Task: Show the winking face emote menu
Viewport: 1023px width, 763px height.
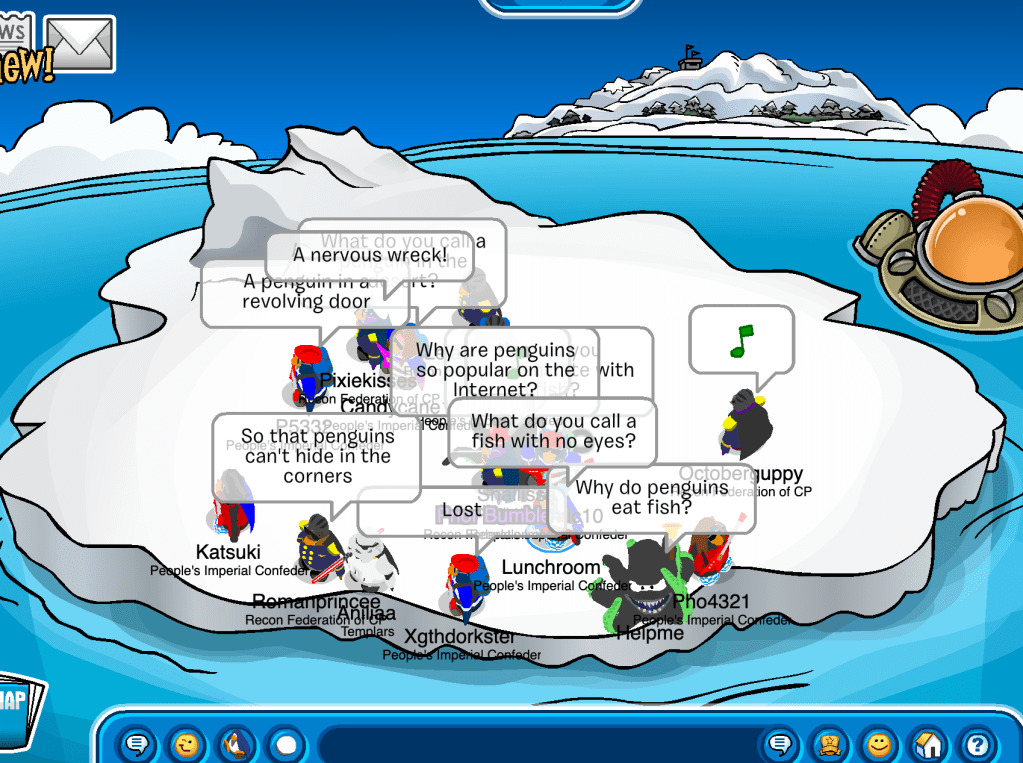Action: 186,745
